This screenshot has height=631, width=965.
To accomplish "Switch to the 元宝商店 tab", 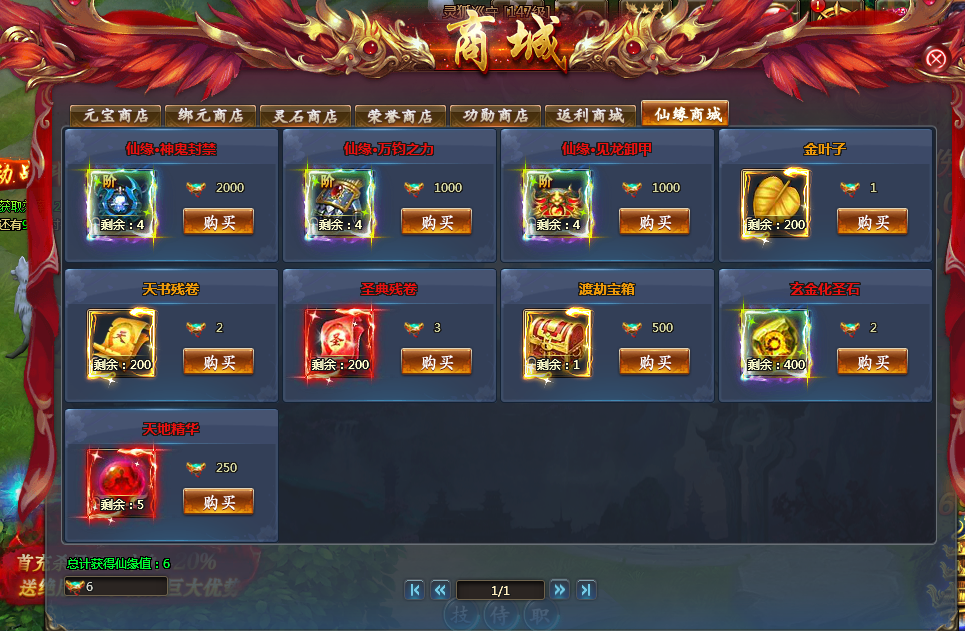I will pos(116,115).
